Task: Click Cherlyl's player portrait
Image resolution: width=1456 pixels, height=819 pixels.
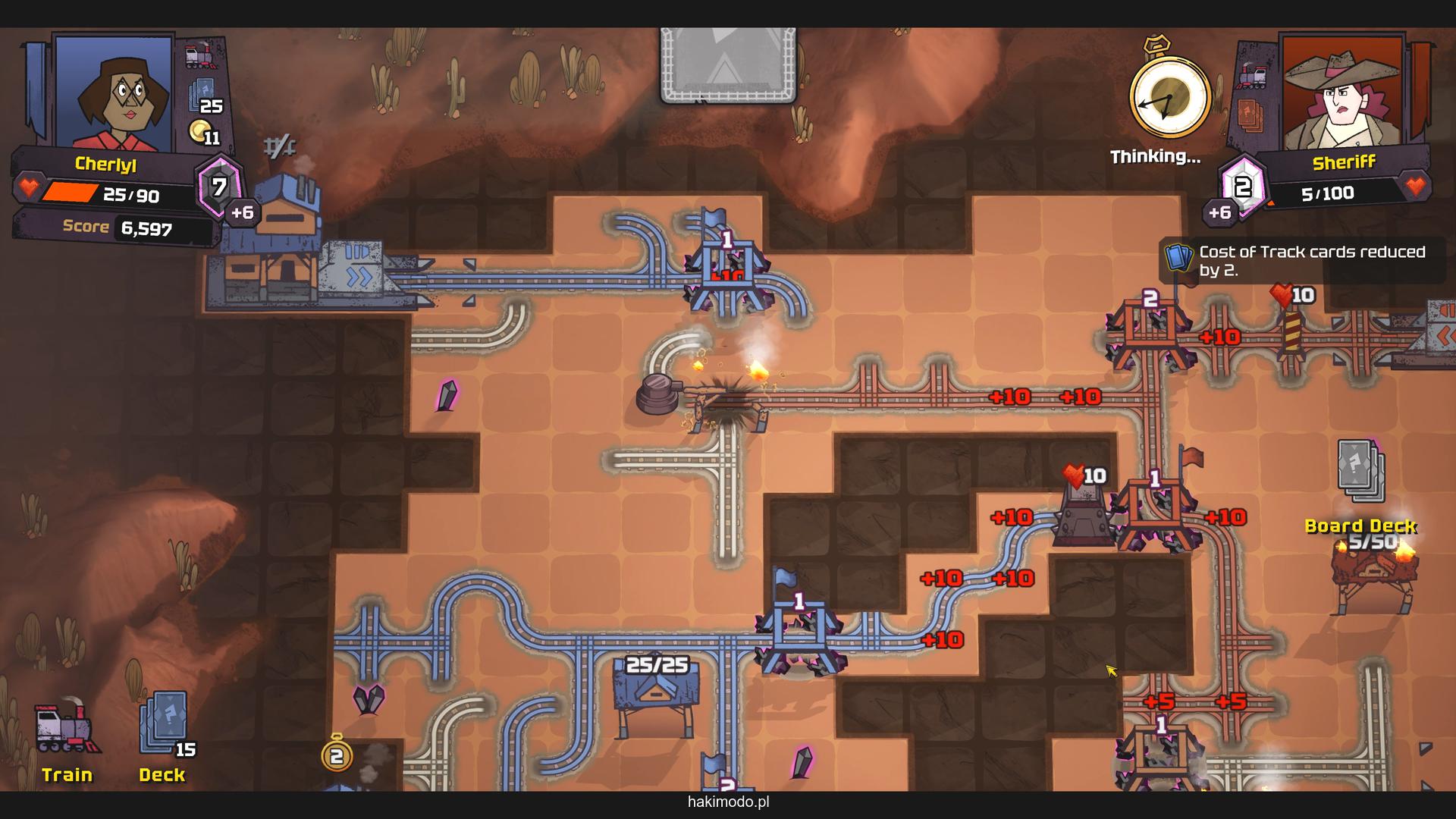Action: (114, 93)
